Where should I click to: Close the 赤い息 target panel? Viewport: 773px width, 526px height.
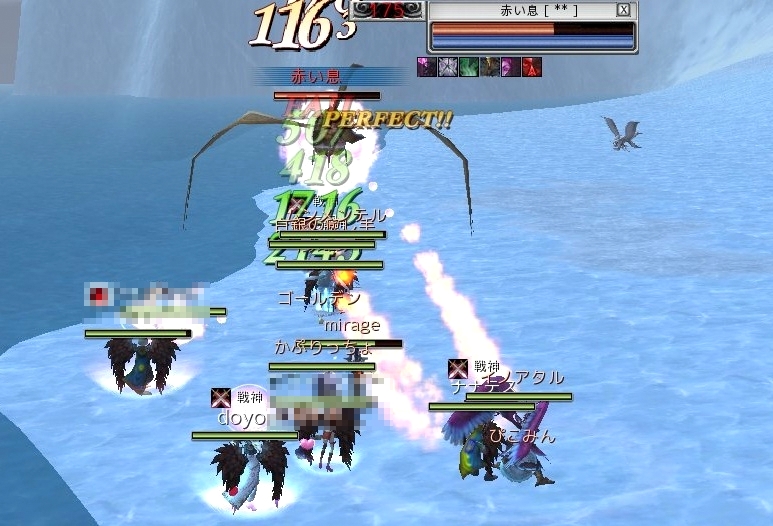624,10
